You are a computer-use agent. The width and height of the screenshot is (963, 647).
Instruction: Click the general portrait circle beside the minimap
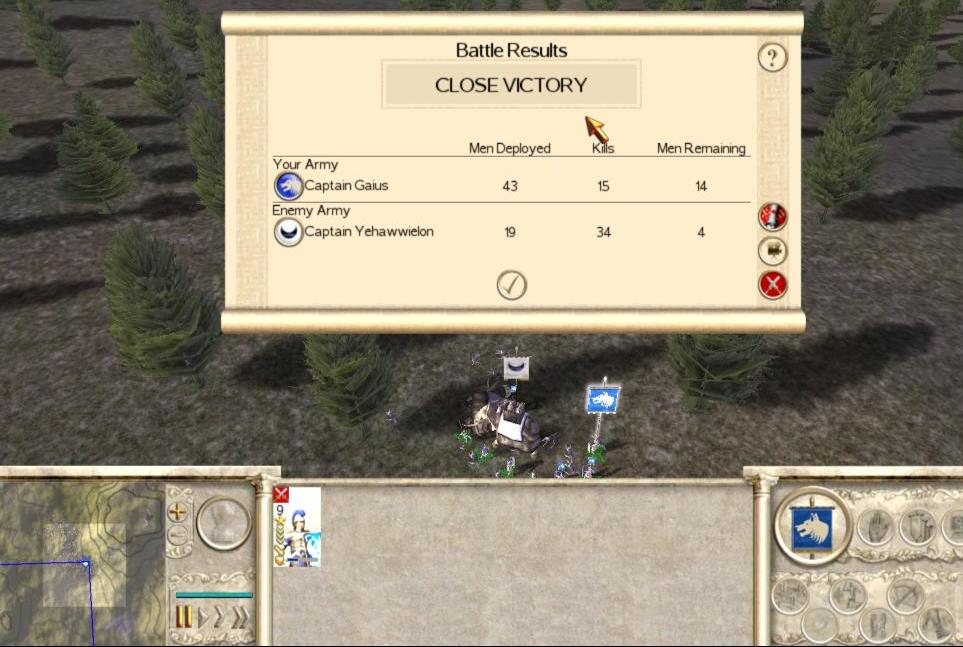[x=222, y=523]
